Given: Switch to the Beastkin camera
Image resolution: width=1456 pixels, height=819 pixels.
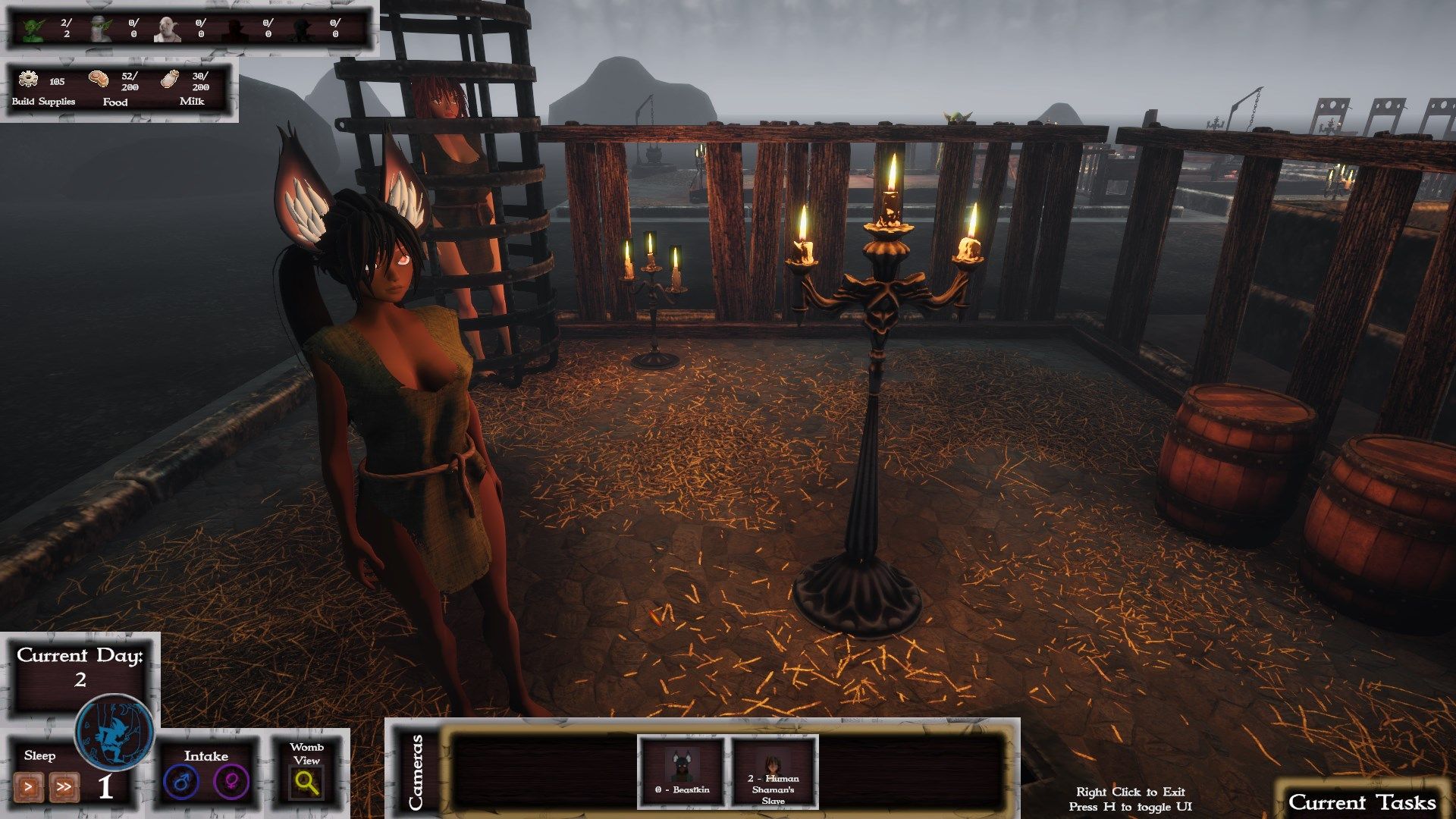Looking at the screenshot, I should pos(681,770).
